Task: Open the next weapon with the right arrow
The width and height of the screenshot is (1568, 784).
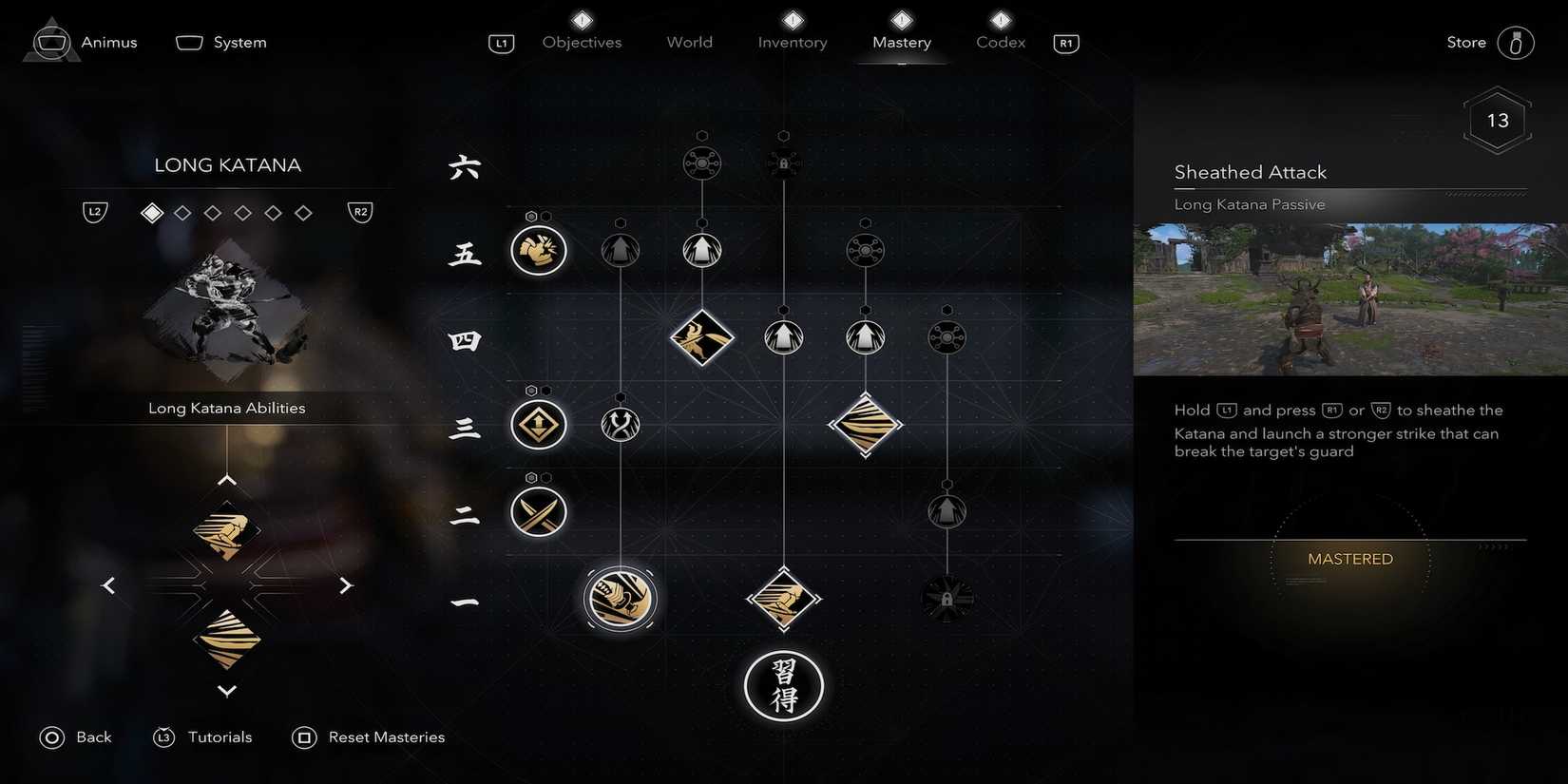Action: [346, 584]
